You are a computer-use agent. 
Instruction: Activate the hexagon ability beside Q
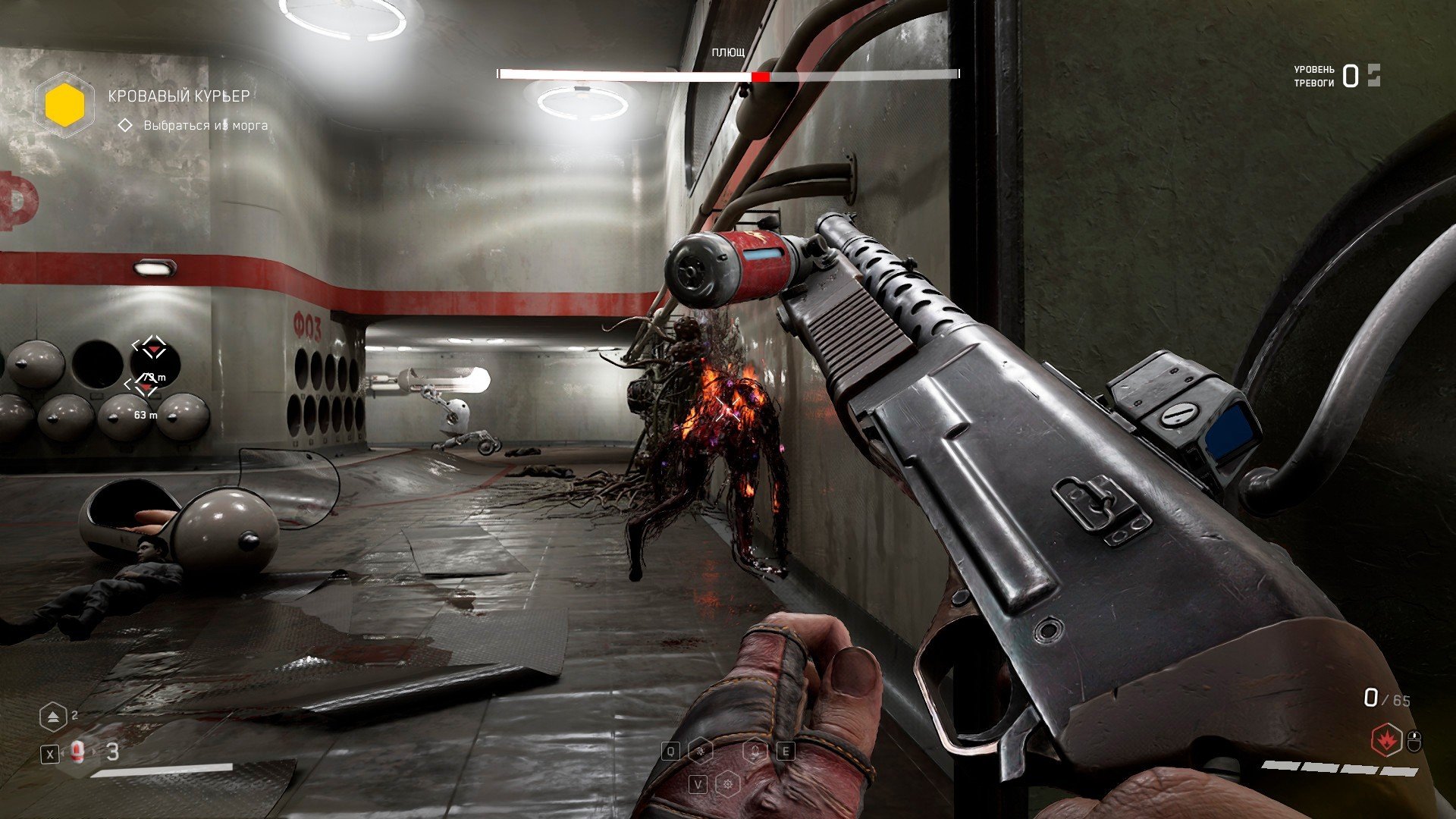coord(701,750)
